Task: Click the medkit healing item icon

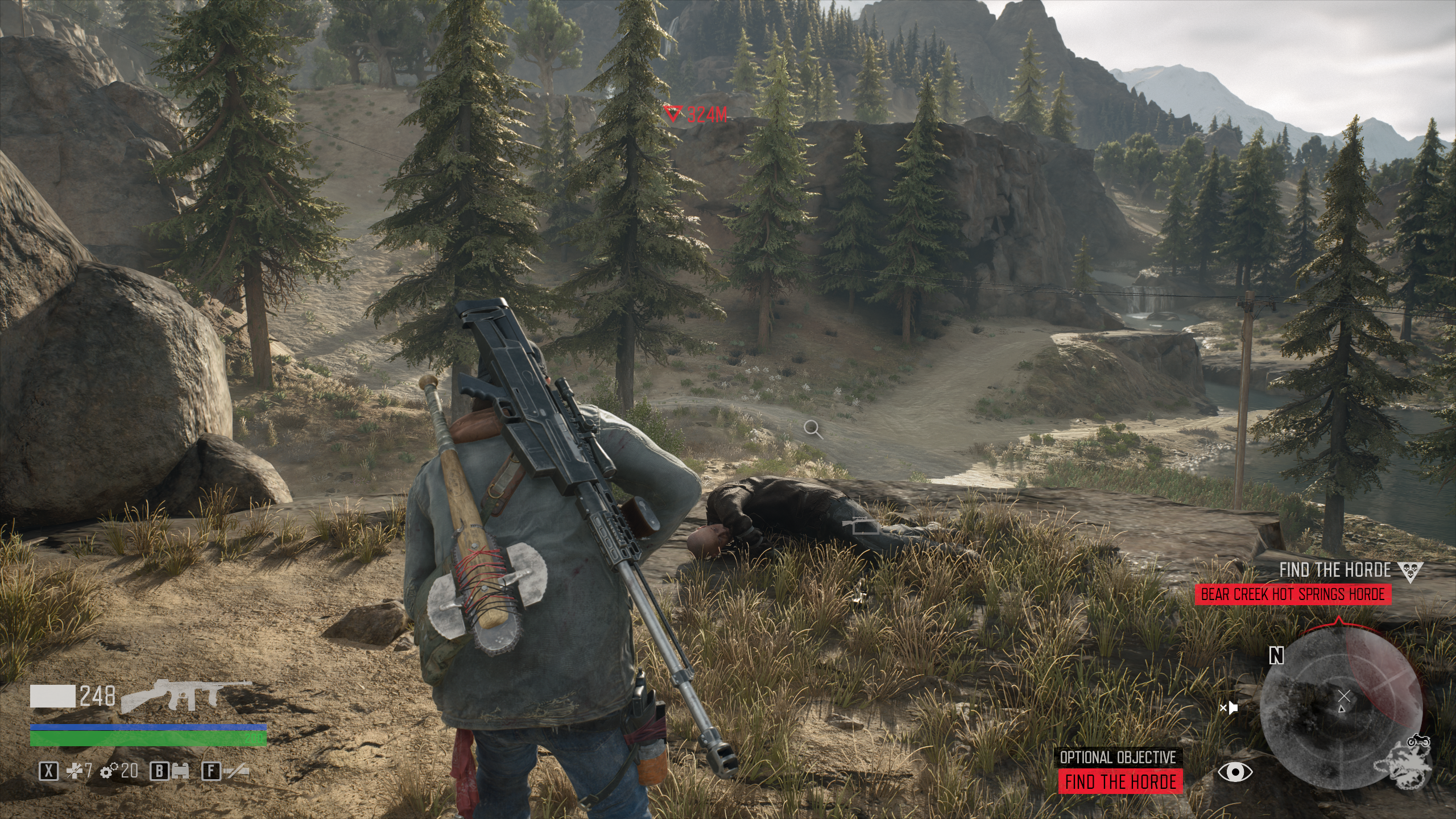Action: (74, 771)
